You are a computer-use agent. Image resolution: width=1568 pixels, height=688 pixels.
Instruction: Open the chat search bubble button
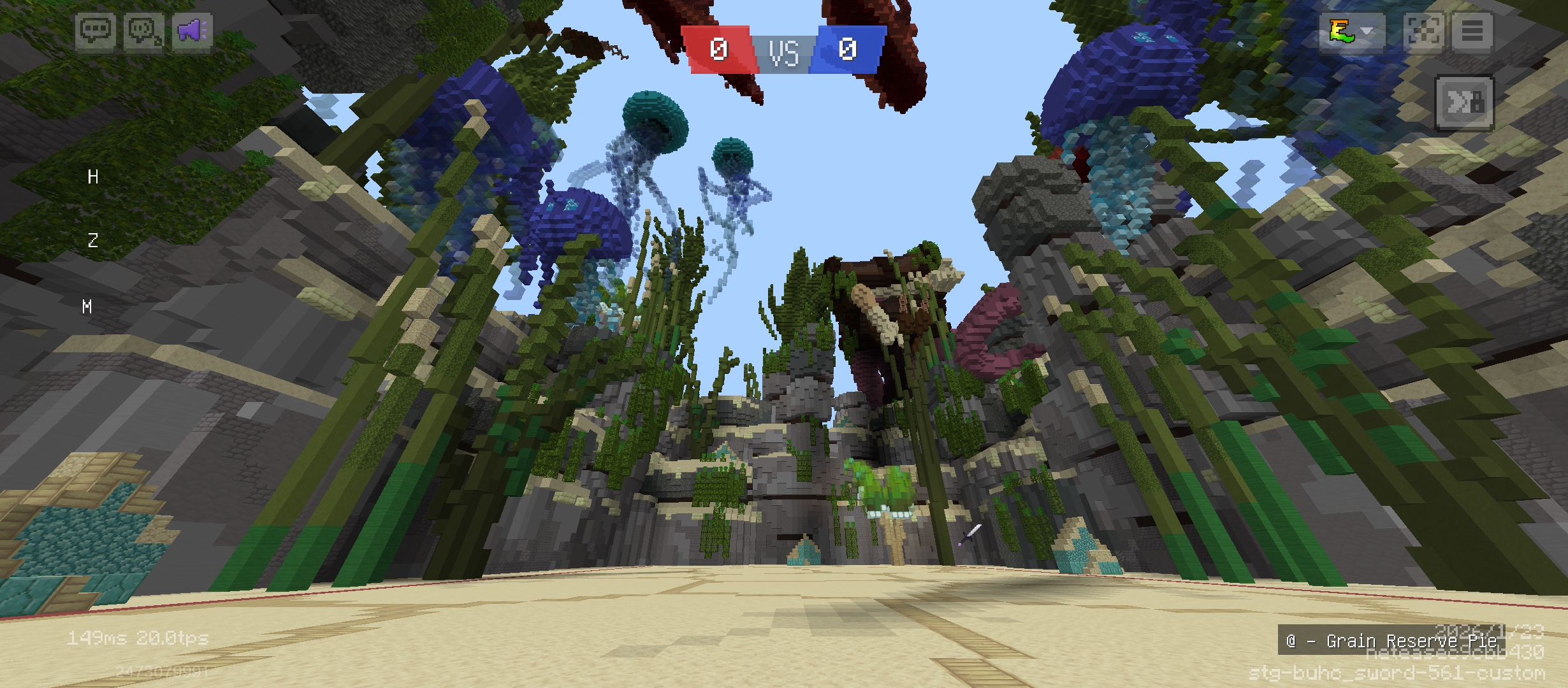click(x=143, y=31)
